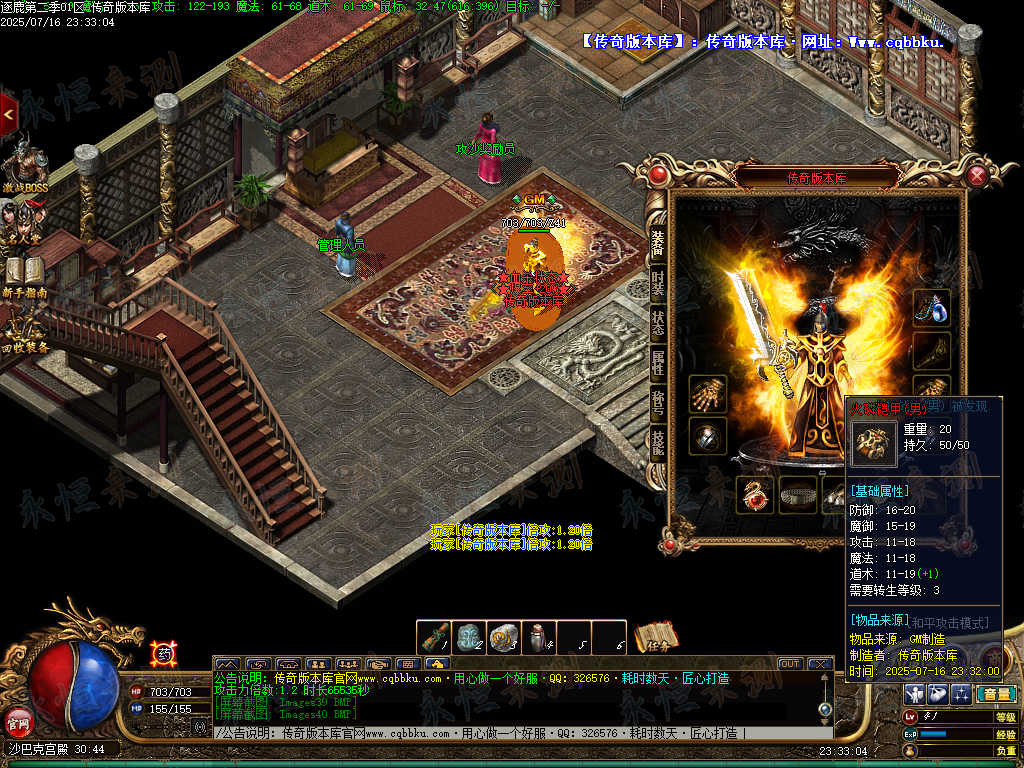Toggle the 音量 volume button

[x=995, y=694]
